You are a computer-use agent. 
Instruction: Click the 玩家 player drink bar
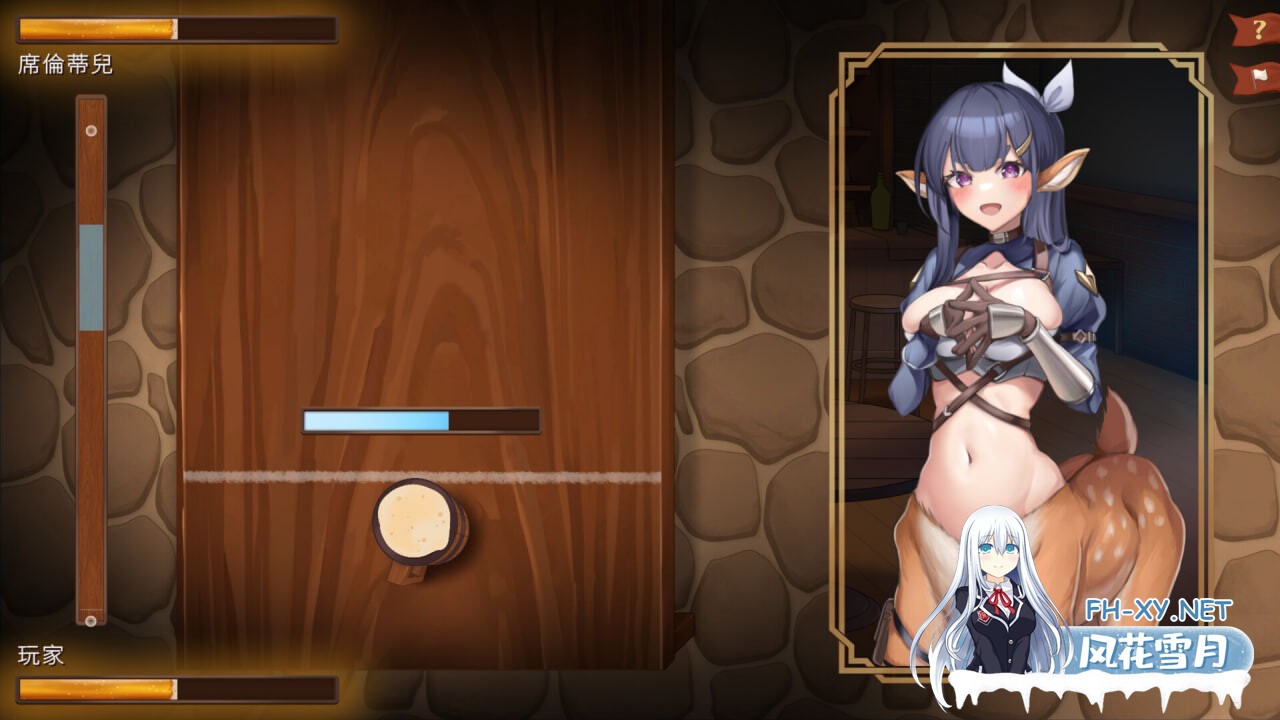coord(180,691)
